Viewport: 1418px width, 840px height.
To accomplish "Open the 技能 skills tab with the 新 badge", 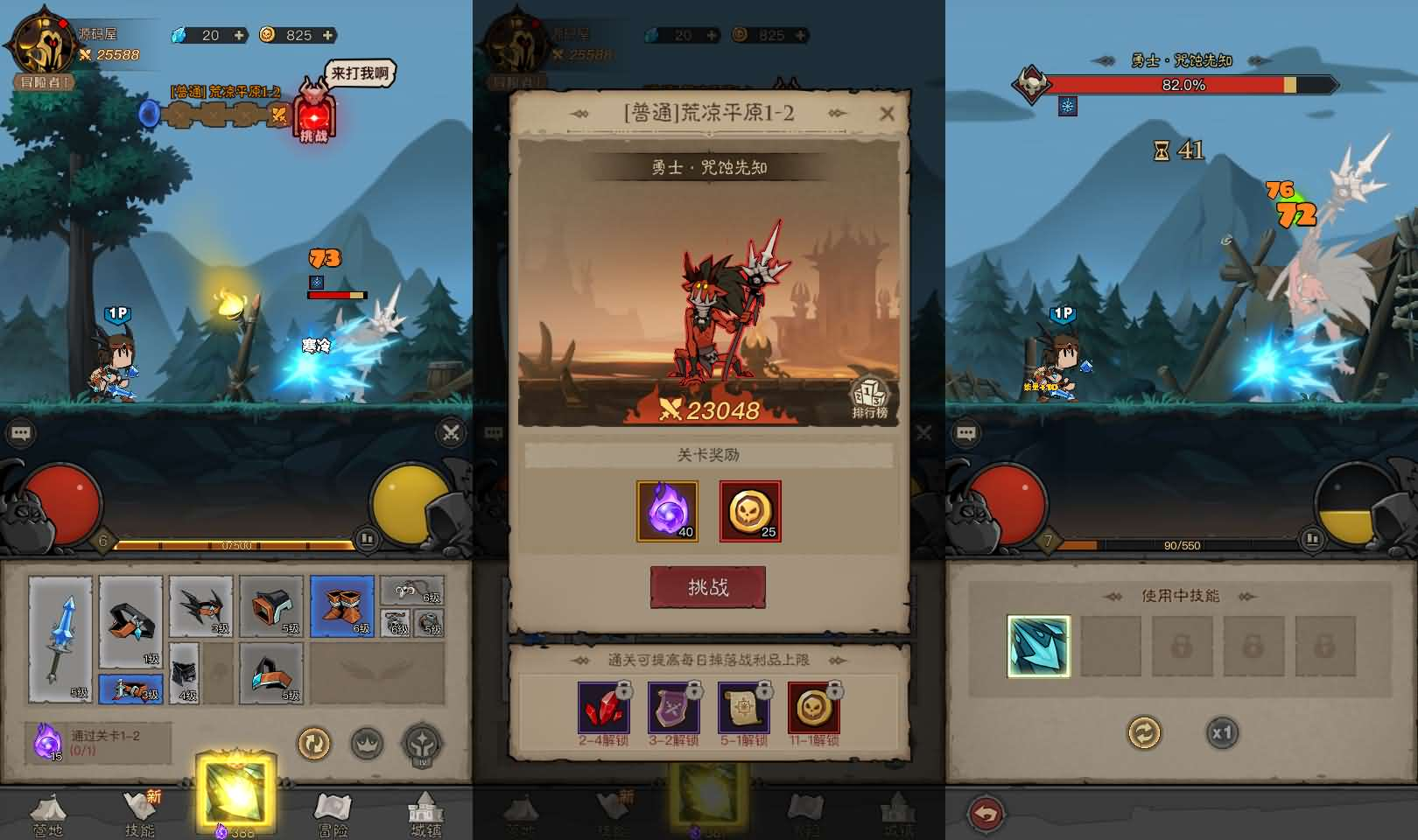I will (138, 812).
